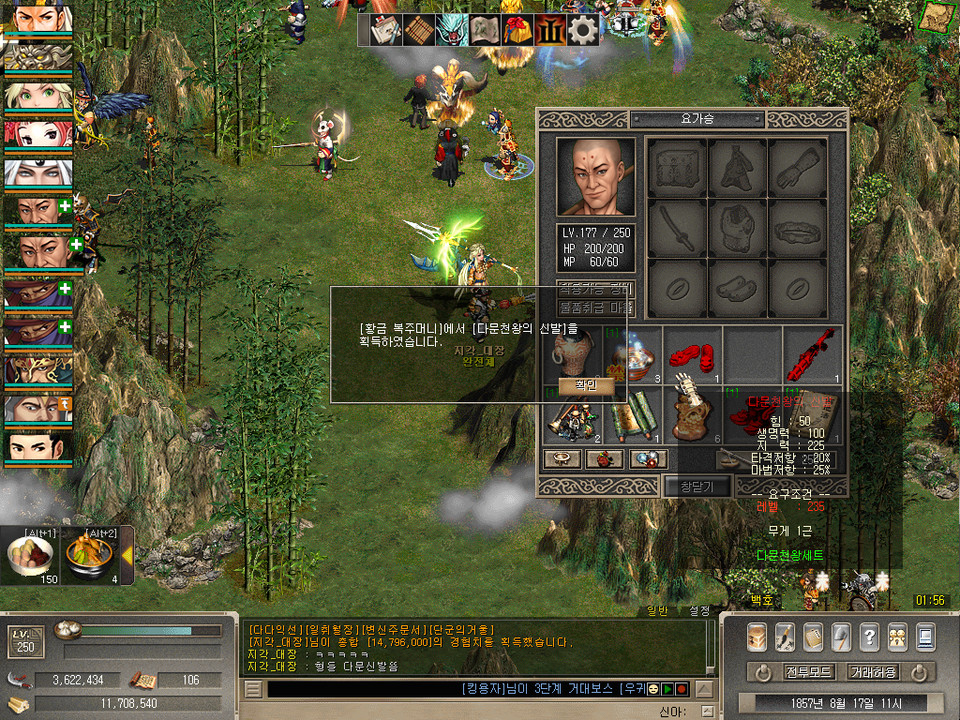Select the green-eyed blonde party portrait
Screen dimensions: 960x720
[x=38, y=95]
